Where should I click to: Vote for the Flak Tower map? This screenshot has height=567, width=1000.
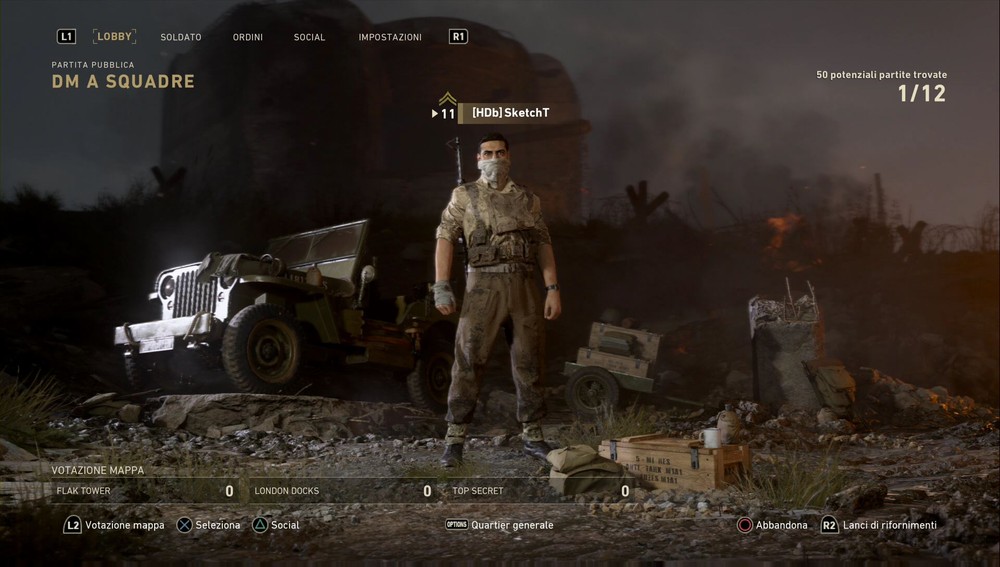[x=145, y=491]
